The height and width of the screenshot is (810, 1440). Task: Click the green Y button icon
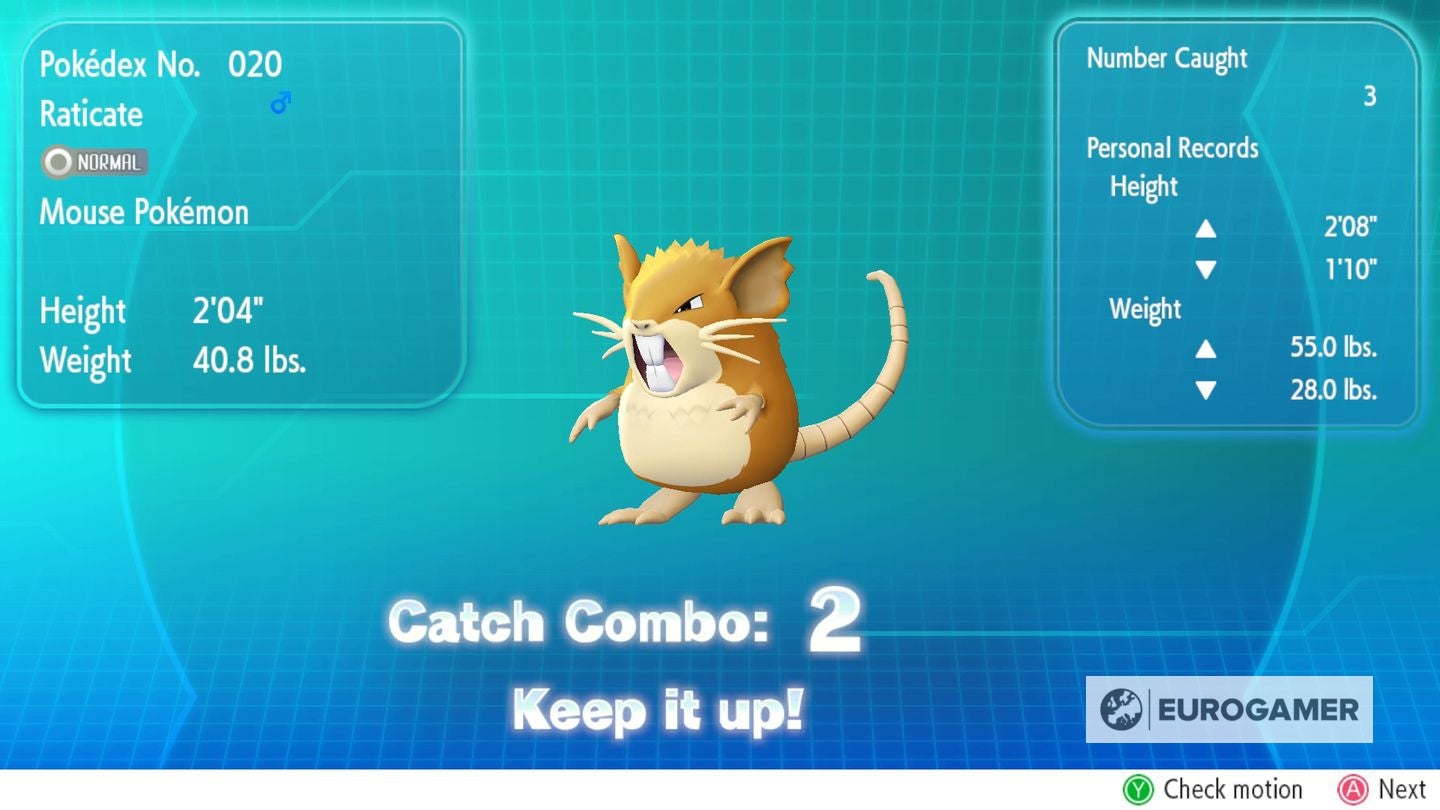coord(1139,789)
